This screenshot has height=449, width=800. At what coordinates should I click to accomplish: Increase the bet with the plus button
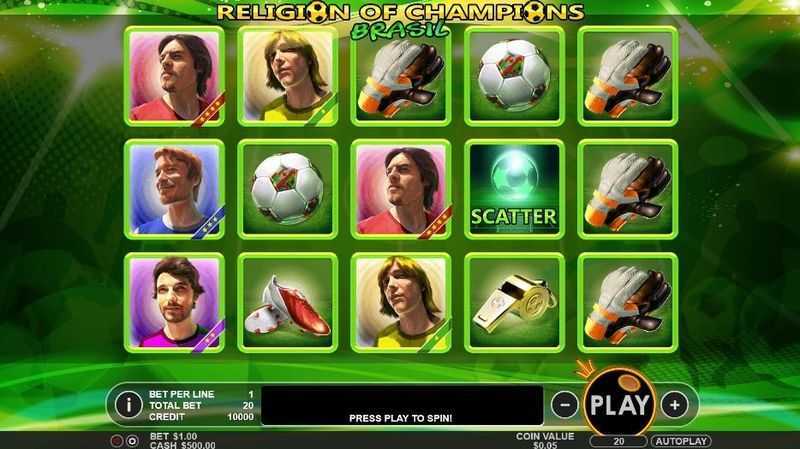676,404
